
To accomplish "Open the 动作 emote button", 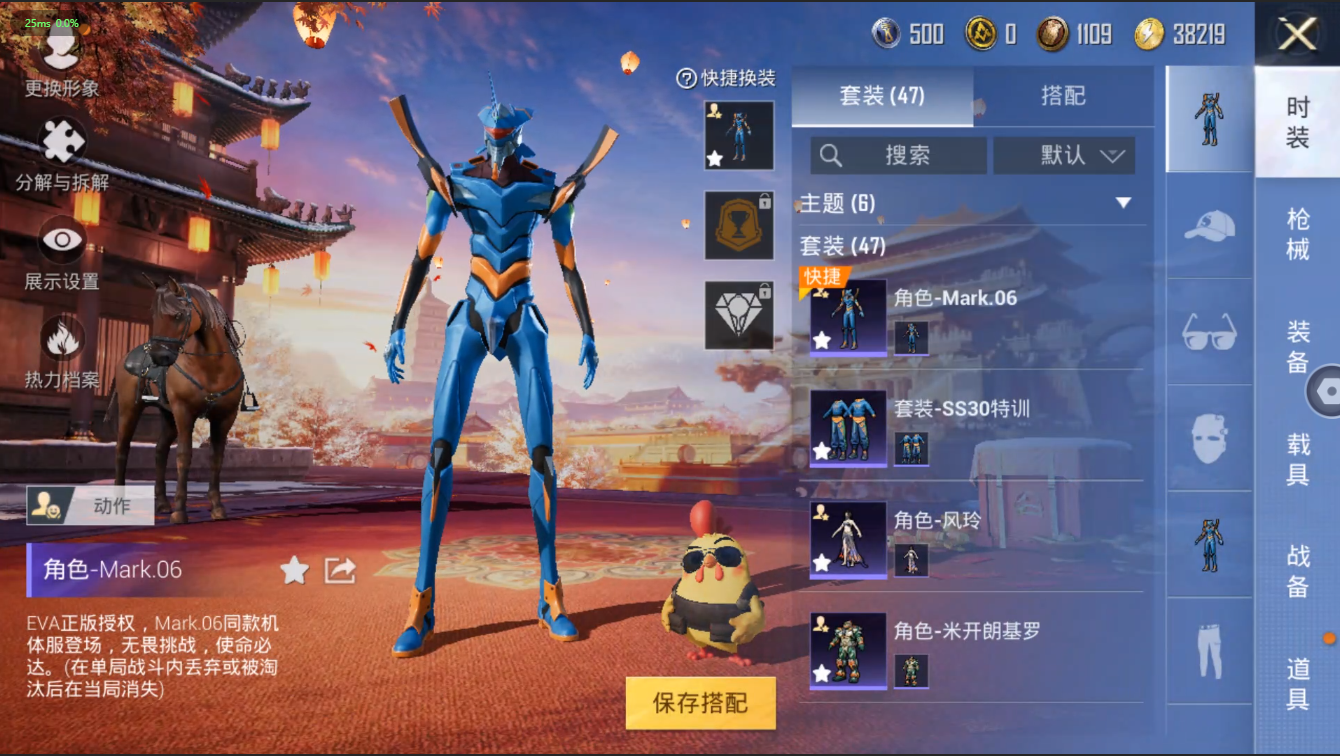I will (x=90, y=506).
